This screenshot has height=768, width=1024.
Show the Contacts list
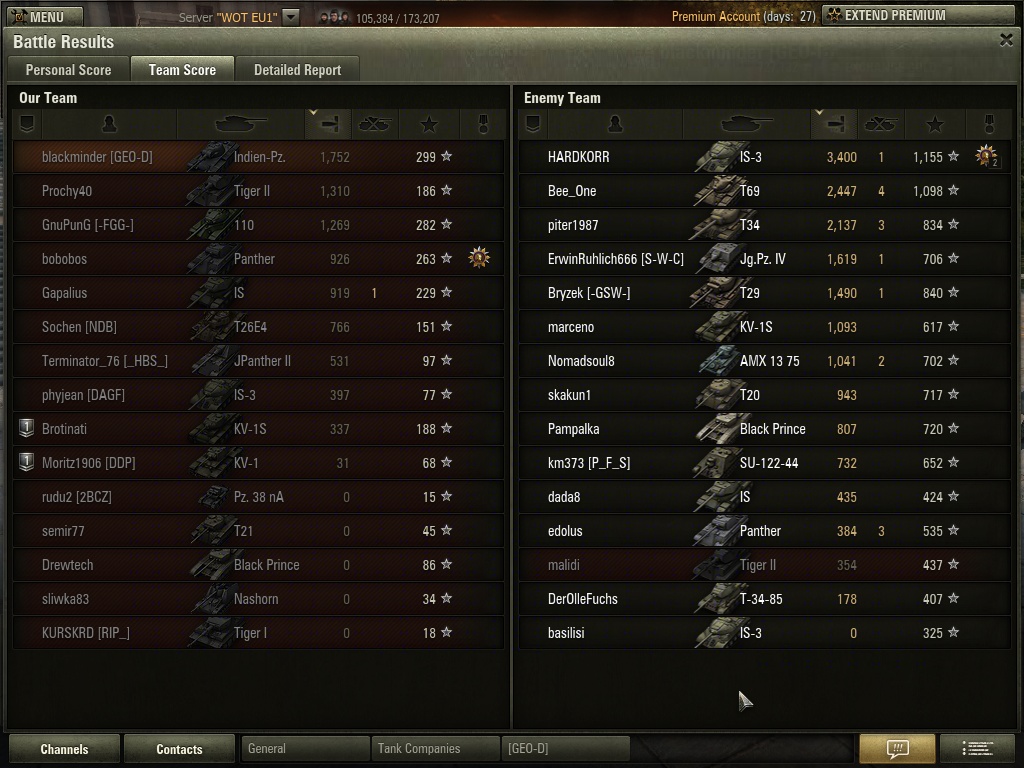click(x=179, y=749)
